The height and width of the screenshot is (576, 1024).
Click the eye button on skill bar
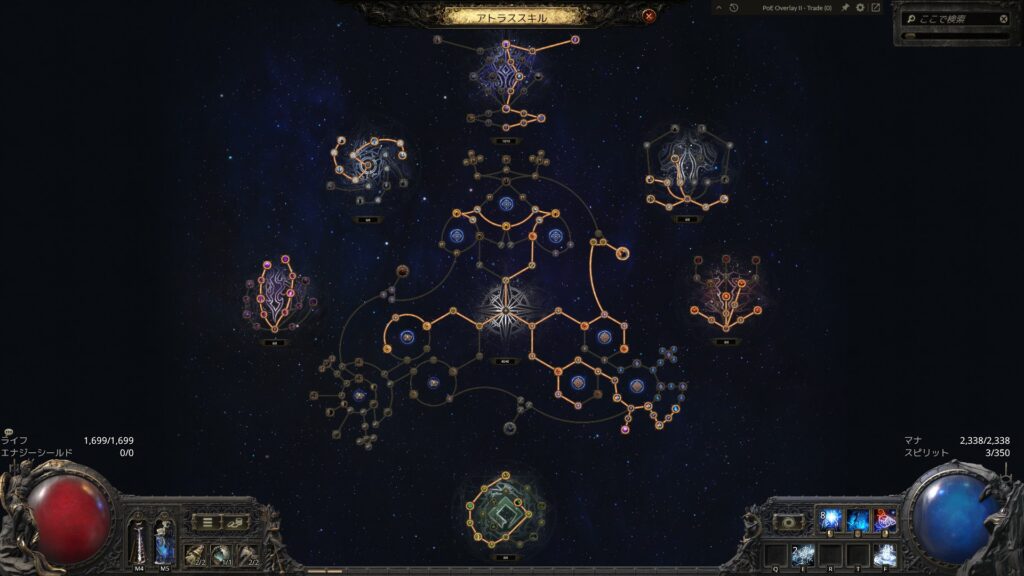[790, 521]
